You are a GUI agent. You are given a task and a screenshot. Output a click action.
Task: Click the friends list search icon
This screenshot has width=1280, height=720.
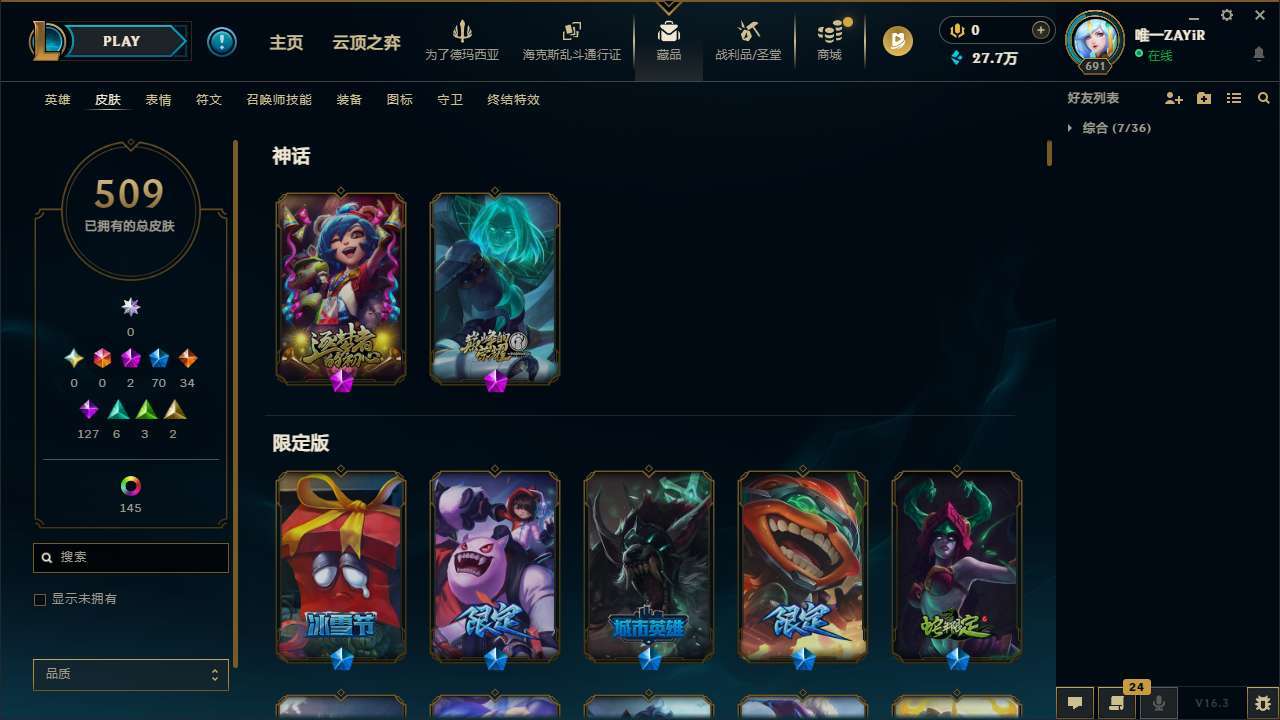(1263, 97)
